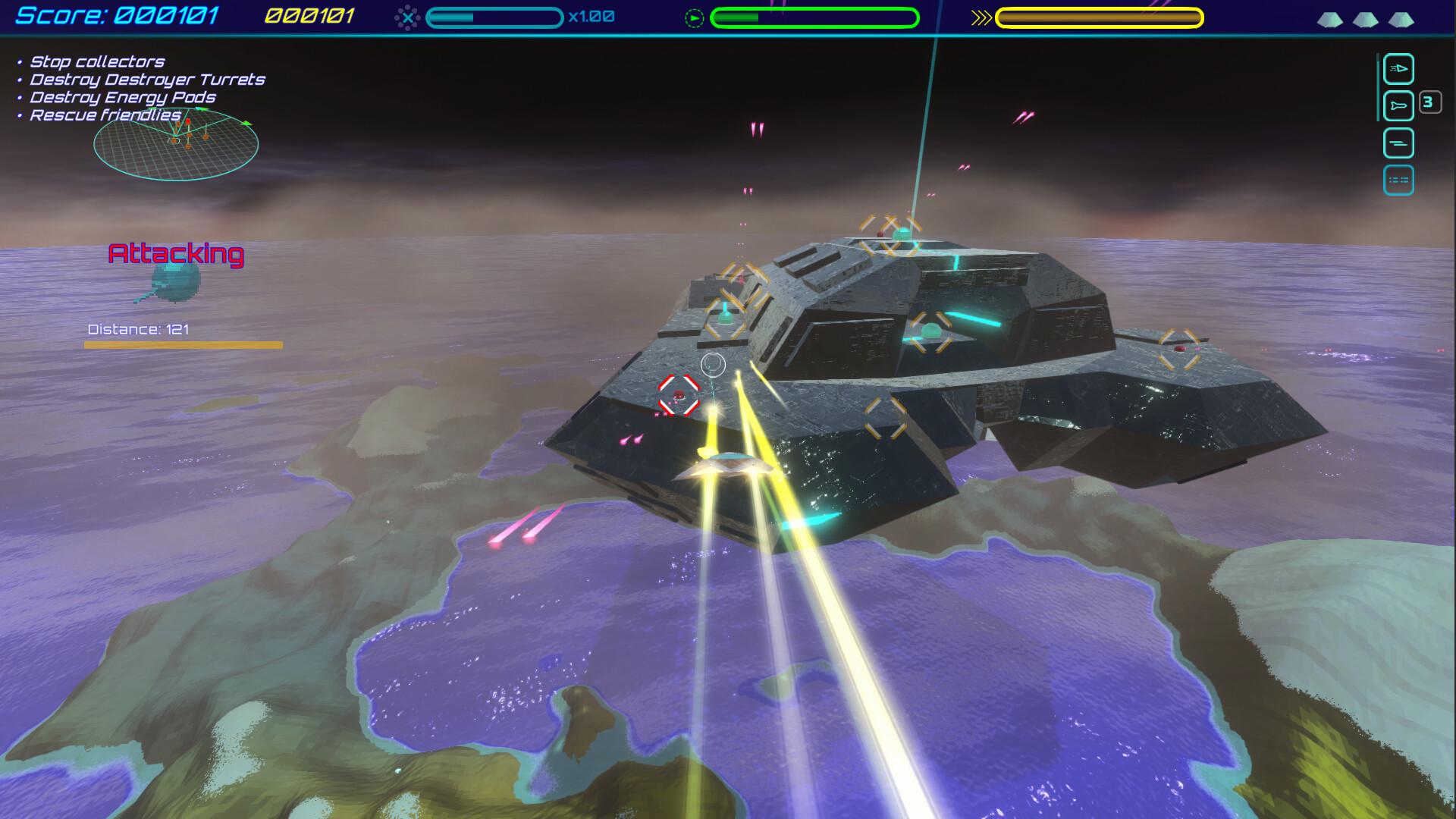Select the missile weapon icon showing 3 ammo
This screenshot has width=1456, height=819.
[x=1399, y=105]
